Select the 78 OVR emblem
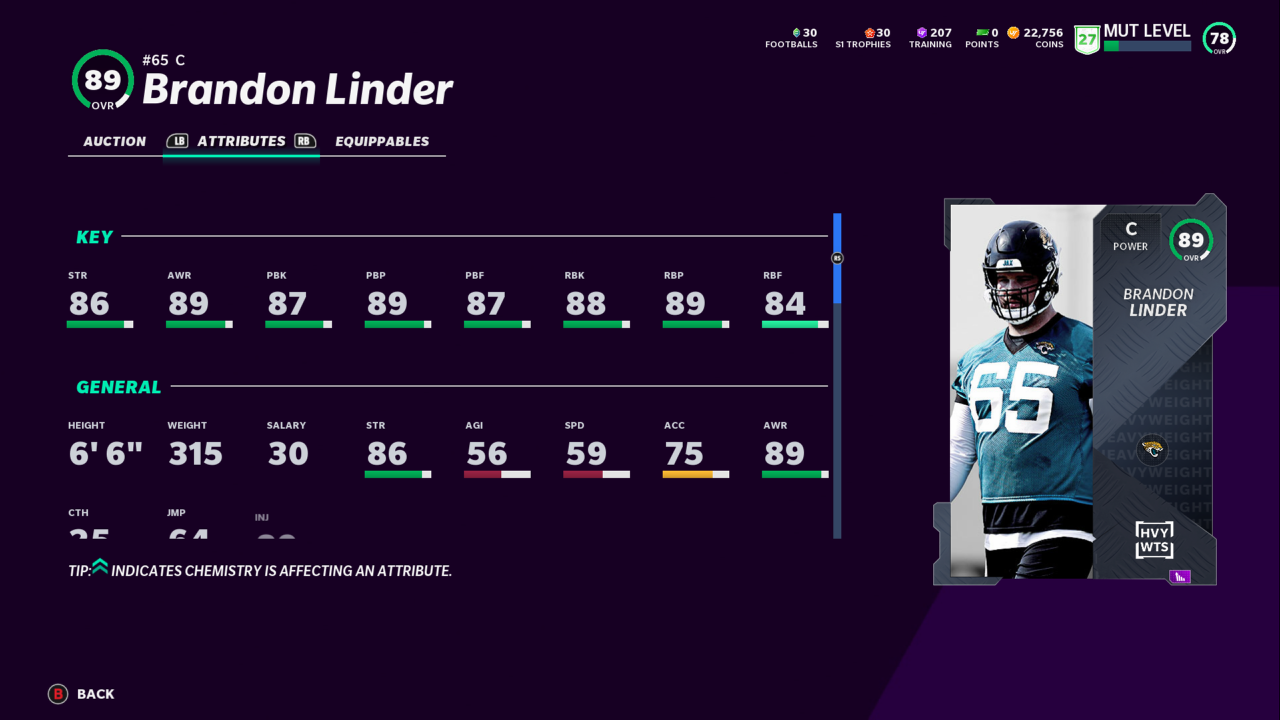This screenshot has width=1280, height=720. [1217, 39]
